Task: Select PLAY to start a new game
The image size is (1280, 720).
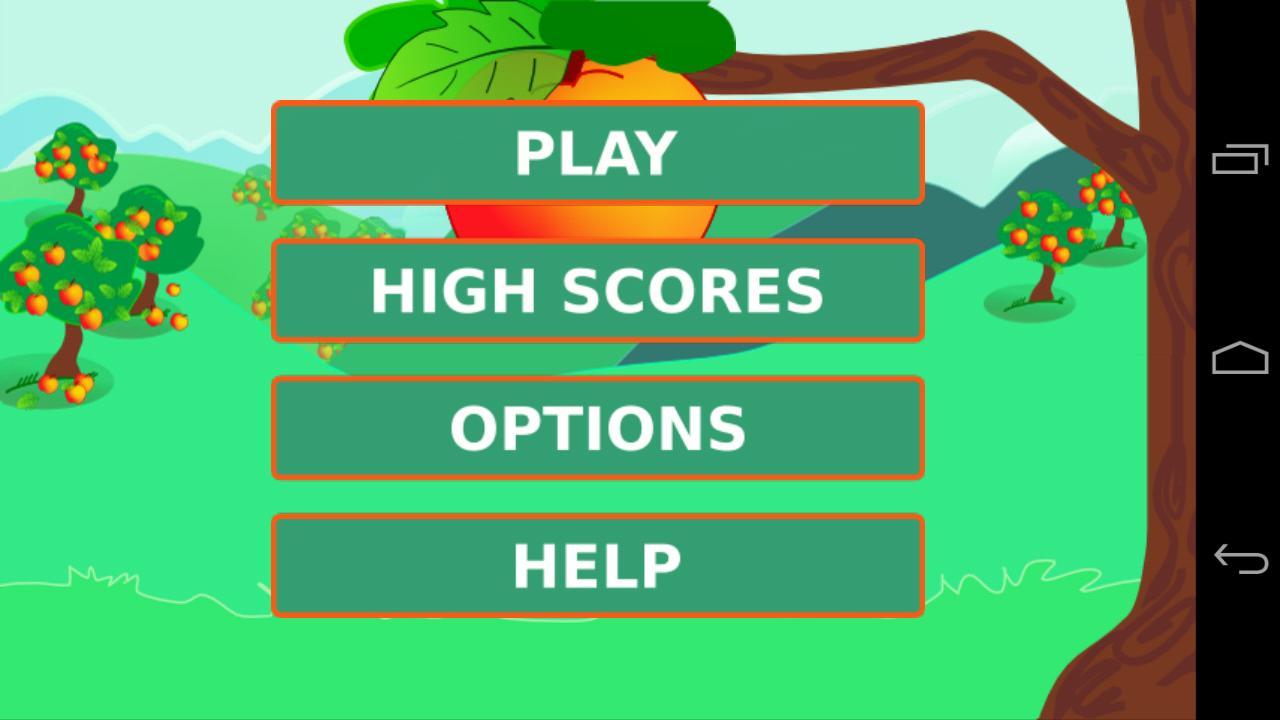Action: (598, 153)
